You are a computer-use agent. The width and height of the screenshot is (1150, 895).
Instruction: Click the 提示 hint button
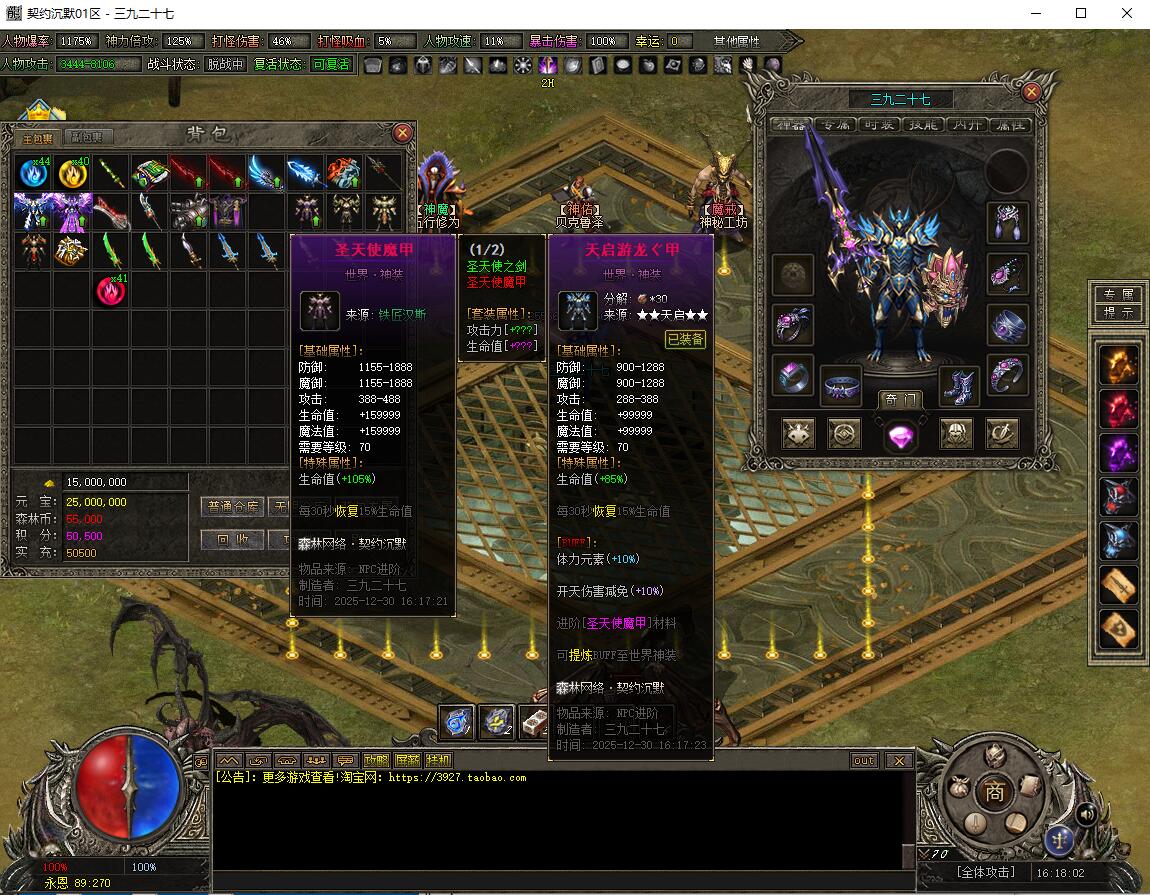pos(1118,312)
